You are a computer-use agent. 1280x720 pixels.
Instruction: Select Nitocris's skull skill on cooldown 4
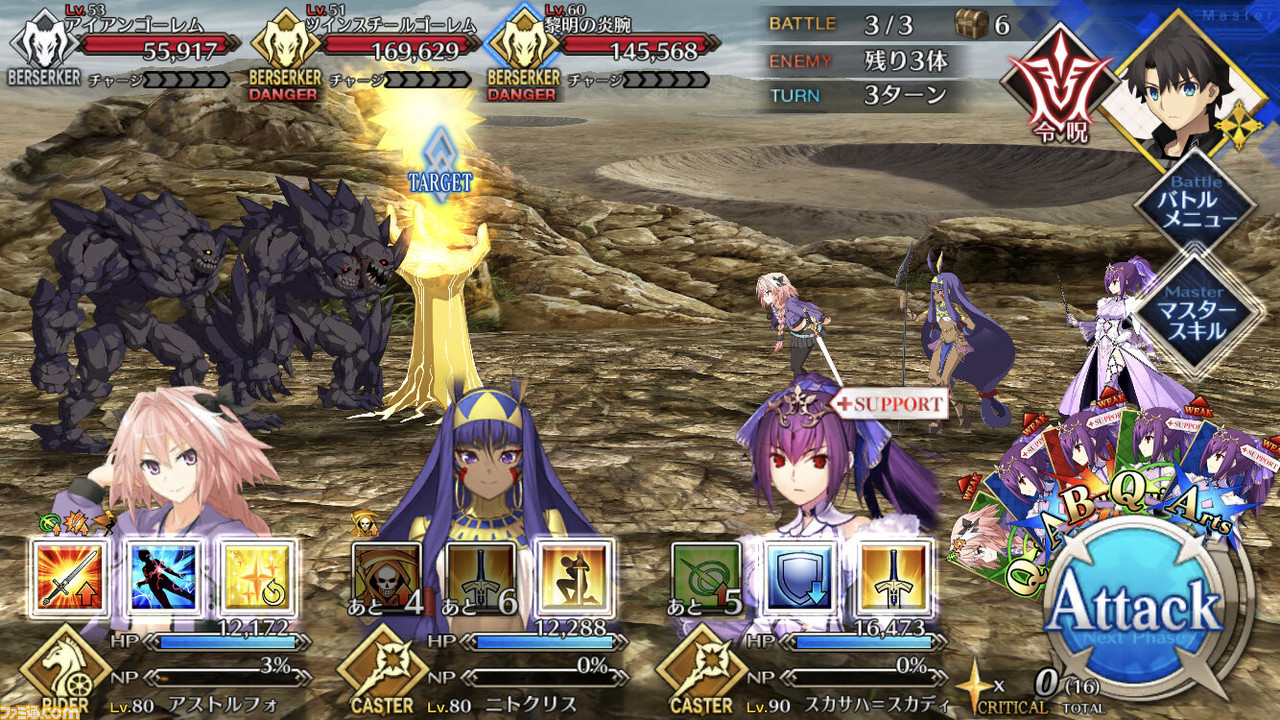(x=387, y=577)
